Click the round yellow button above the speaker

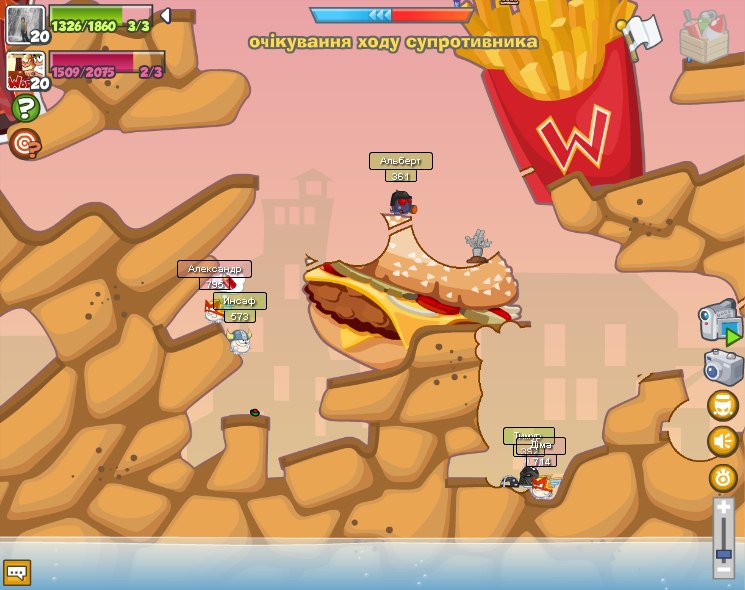coord(723,405)
